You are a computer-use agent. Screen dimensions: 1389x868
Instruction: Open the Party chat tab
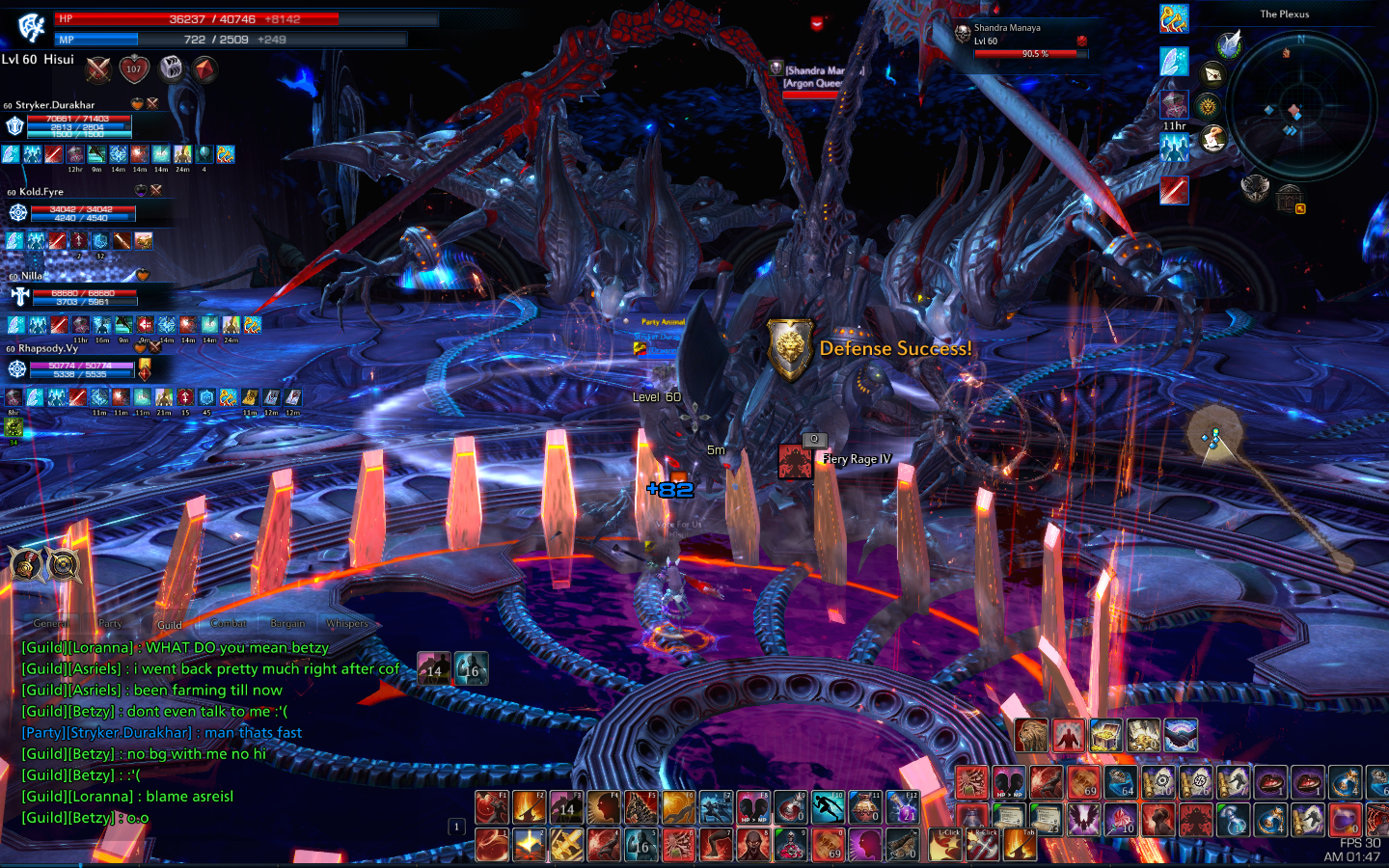tap(110, 623)
